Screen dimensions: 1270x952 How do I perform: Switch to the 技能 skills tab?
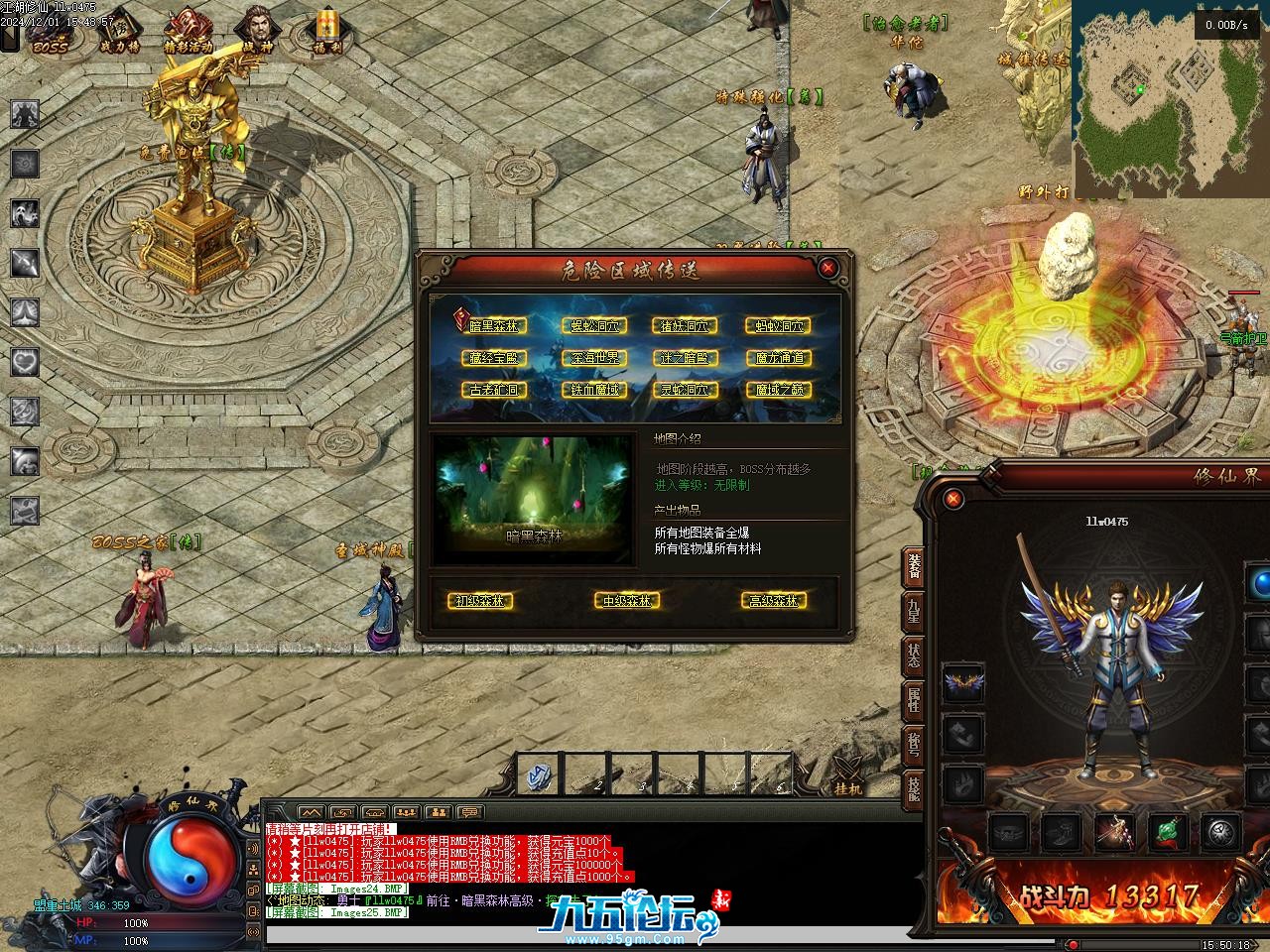click(913, 789)
